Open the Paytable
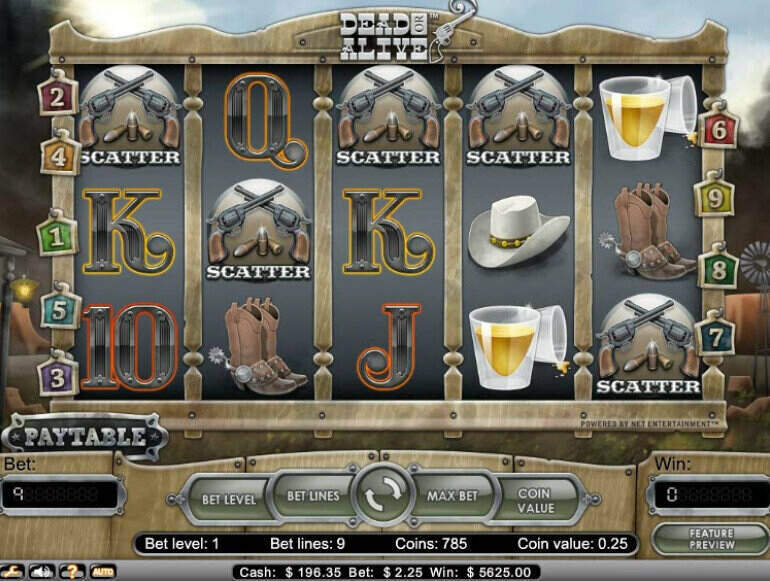Image resolution: width=770 pixels, height=581 pixels. point(83,436)
